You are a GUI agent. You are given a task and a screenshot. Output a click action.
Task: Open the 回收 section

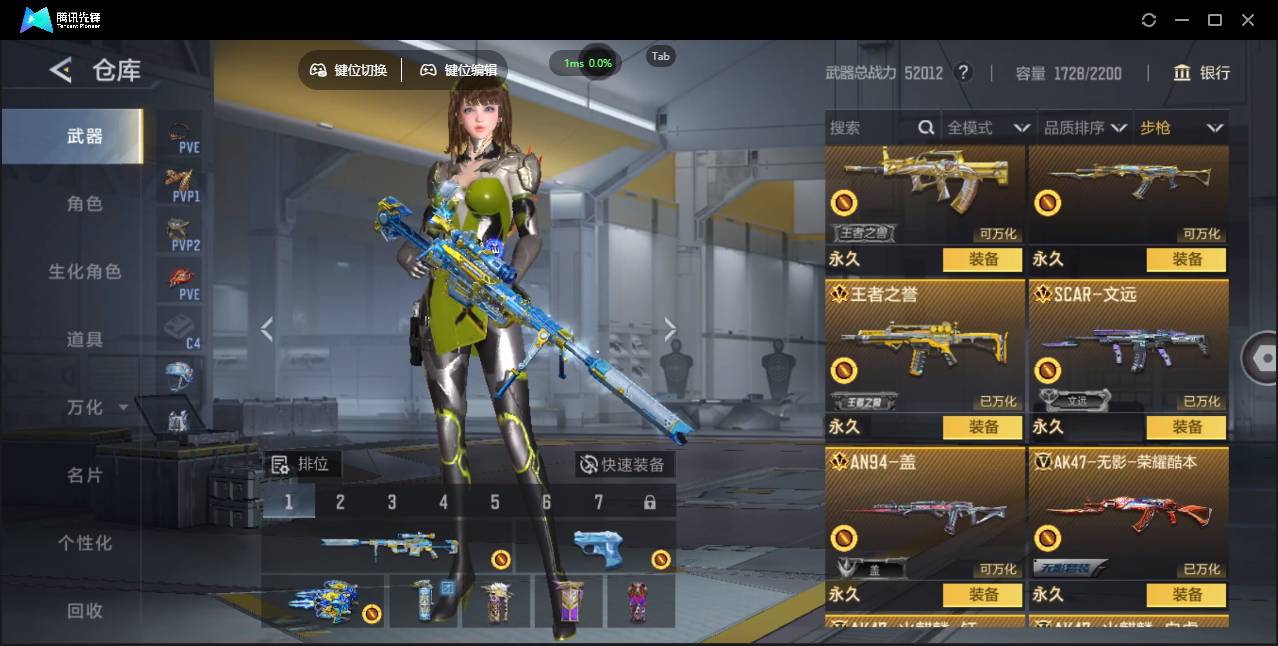85,610
